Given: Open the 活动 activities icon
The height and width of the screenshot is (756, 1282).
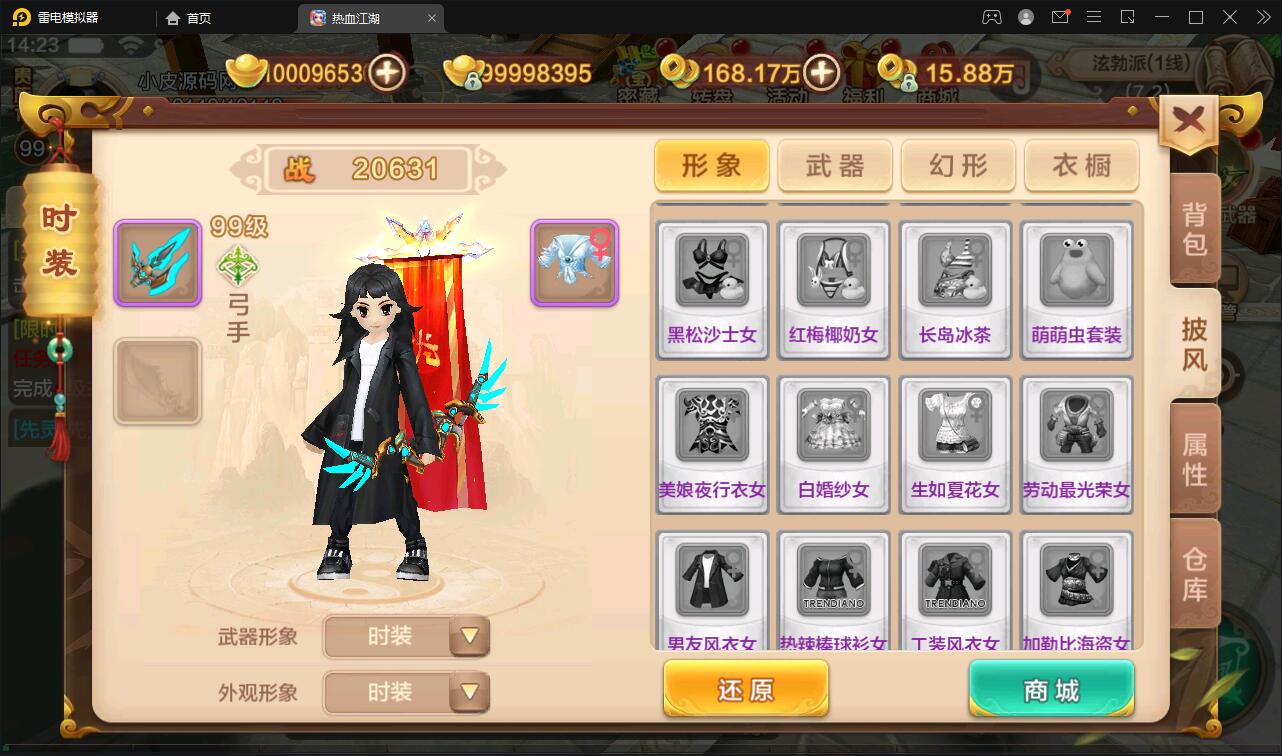Looking at the screenshot, I should click(x=786, y=80).
